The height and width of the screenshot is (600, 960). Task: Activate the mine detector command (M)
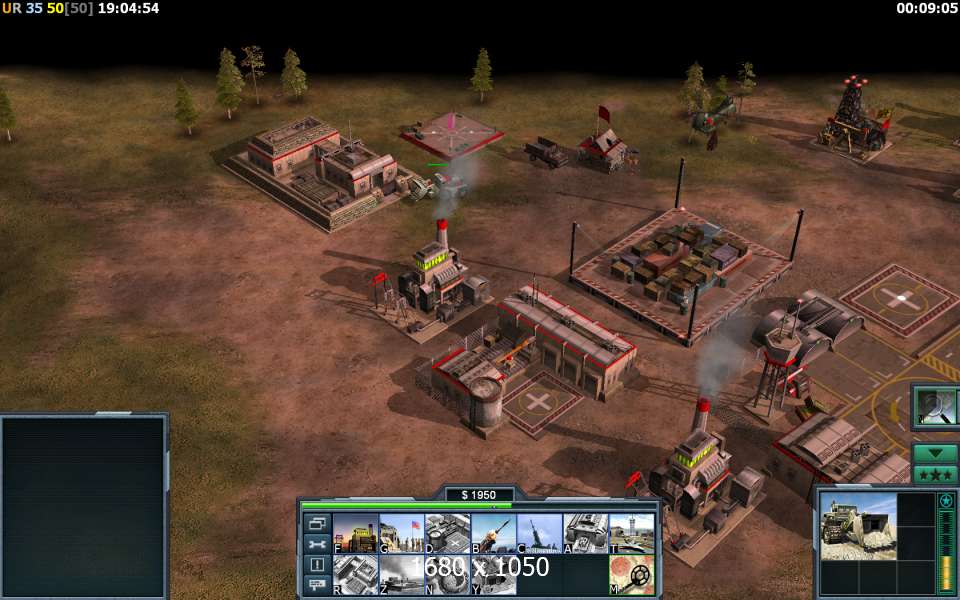click(631, 575)
